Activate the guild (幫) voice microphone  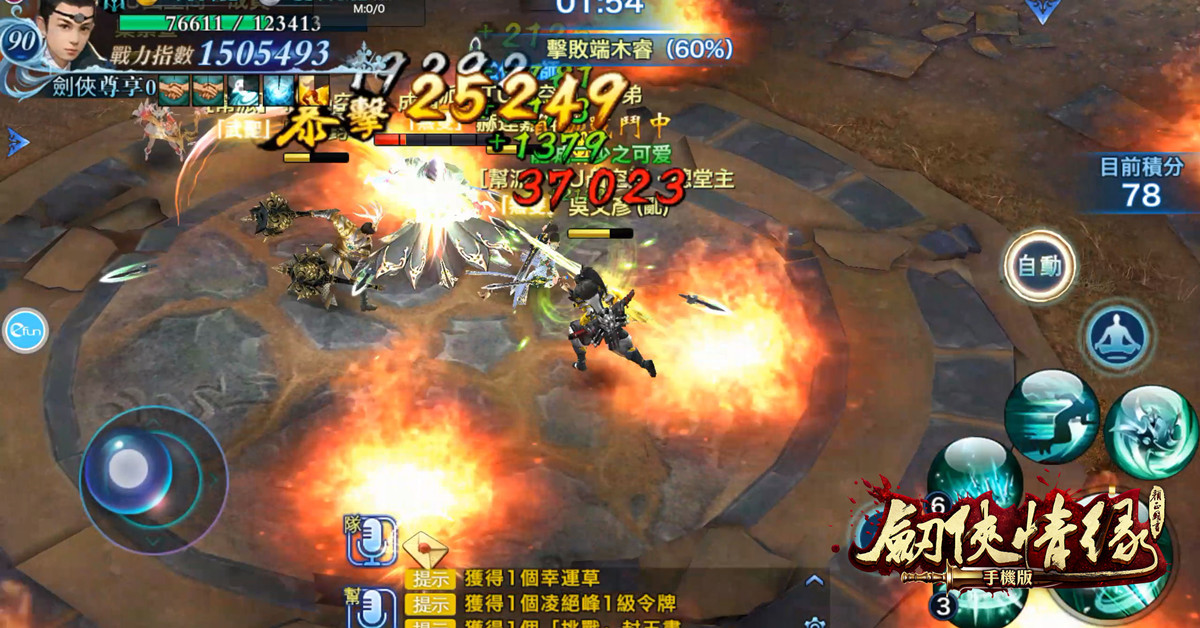coord(372,607)
